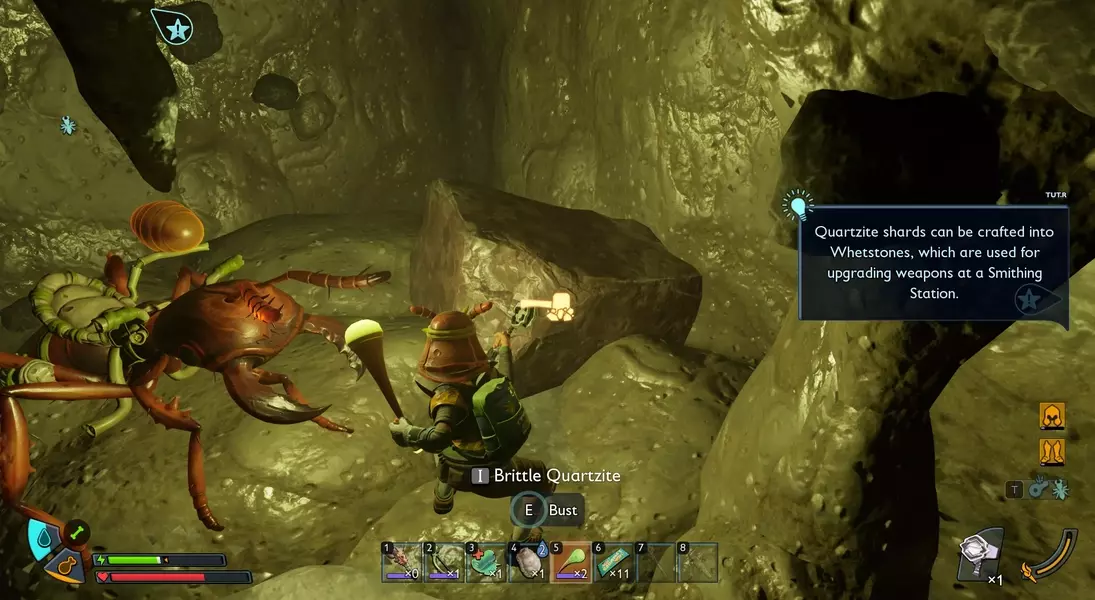Viewport: 1095px width, 600px height.
Task: Choose the green wrapper item with 11 count
Action: point(612,562)
